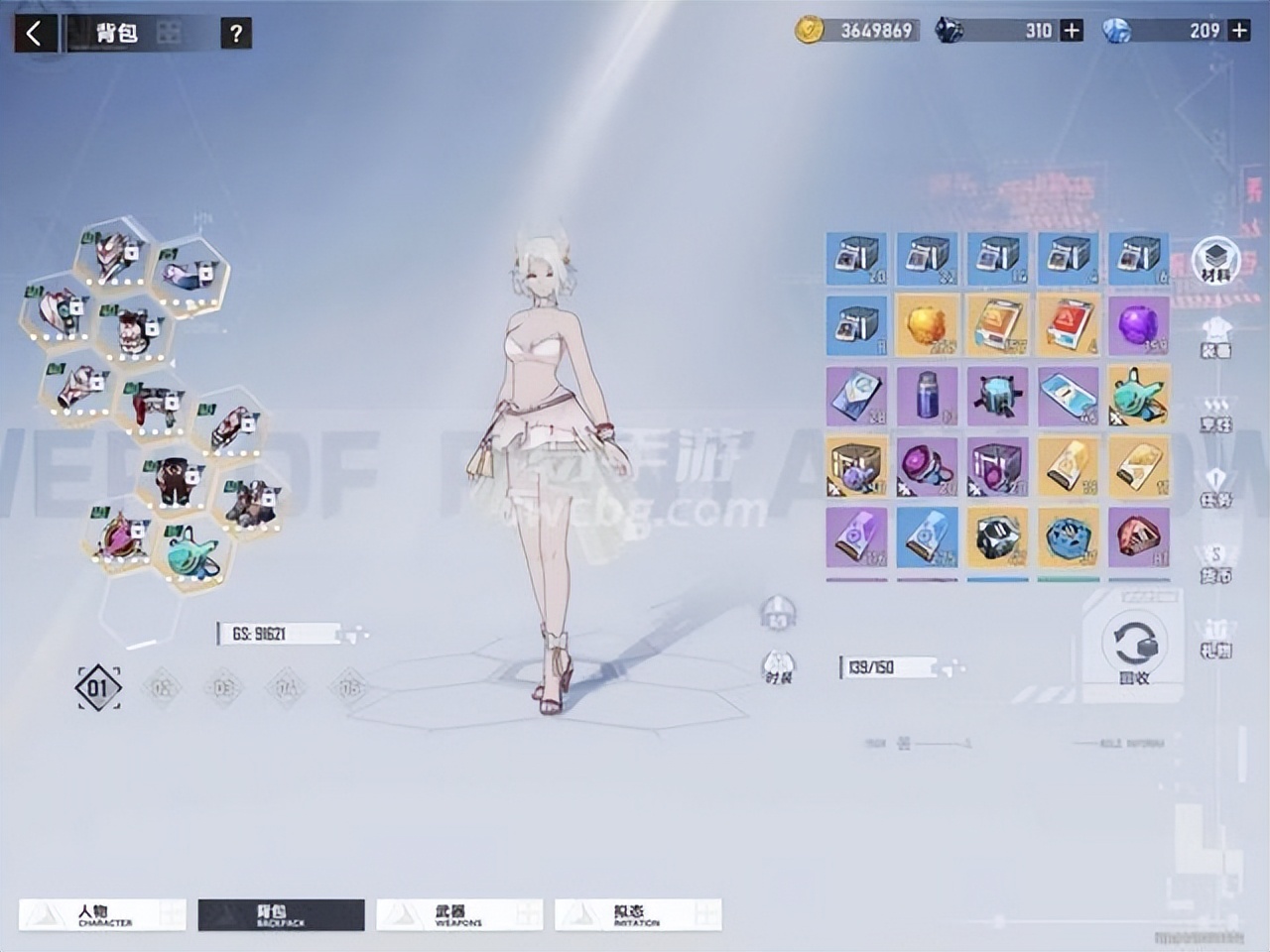Switch to the 烹饪 cooking category
This screenshot has width=1270, height=952.
(x=1216, y=414)
